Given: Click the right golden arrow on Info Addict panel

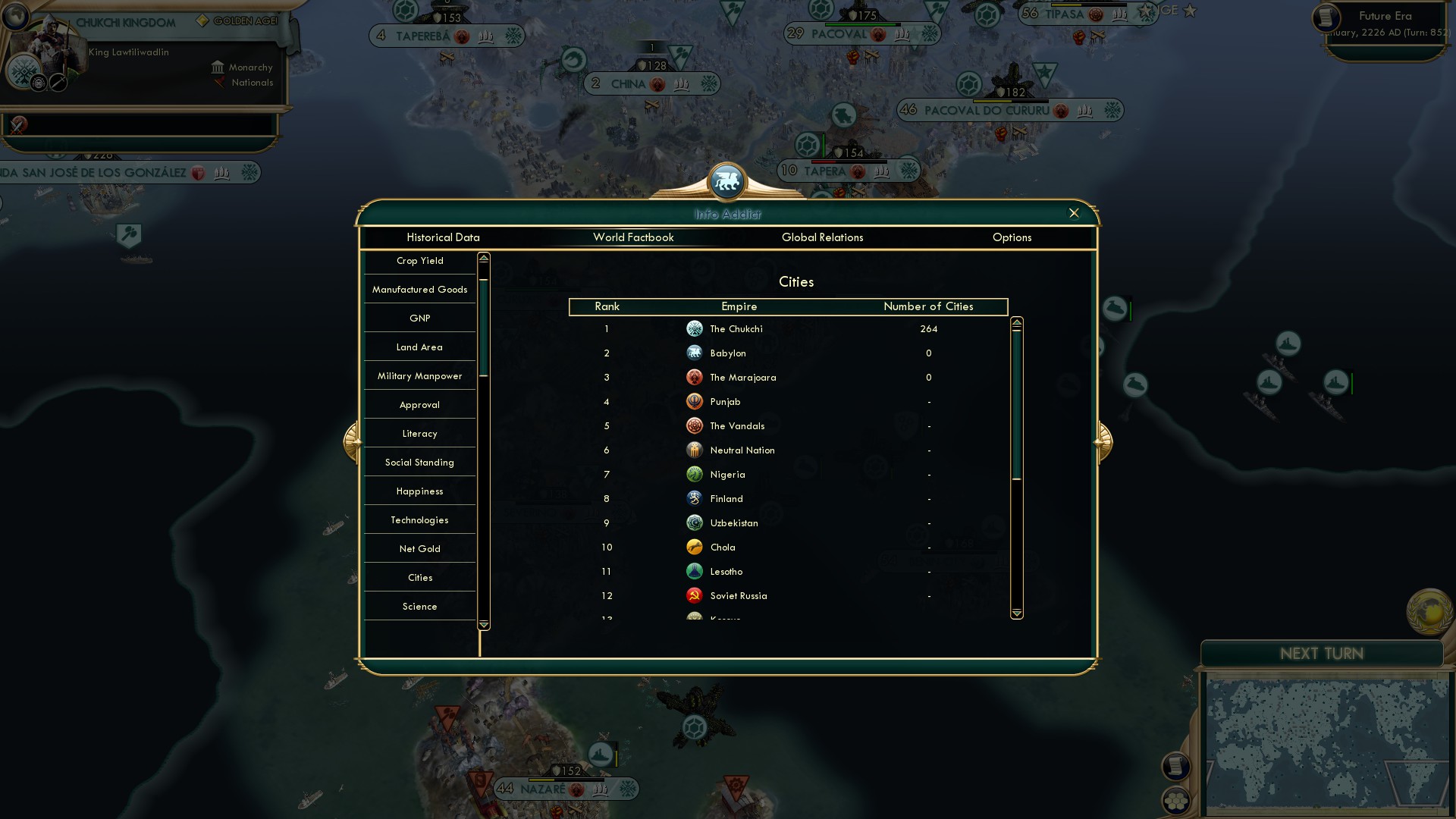Looking at the screenshot, I should [1103, 442].
